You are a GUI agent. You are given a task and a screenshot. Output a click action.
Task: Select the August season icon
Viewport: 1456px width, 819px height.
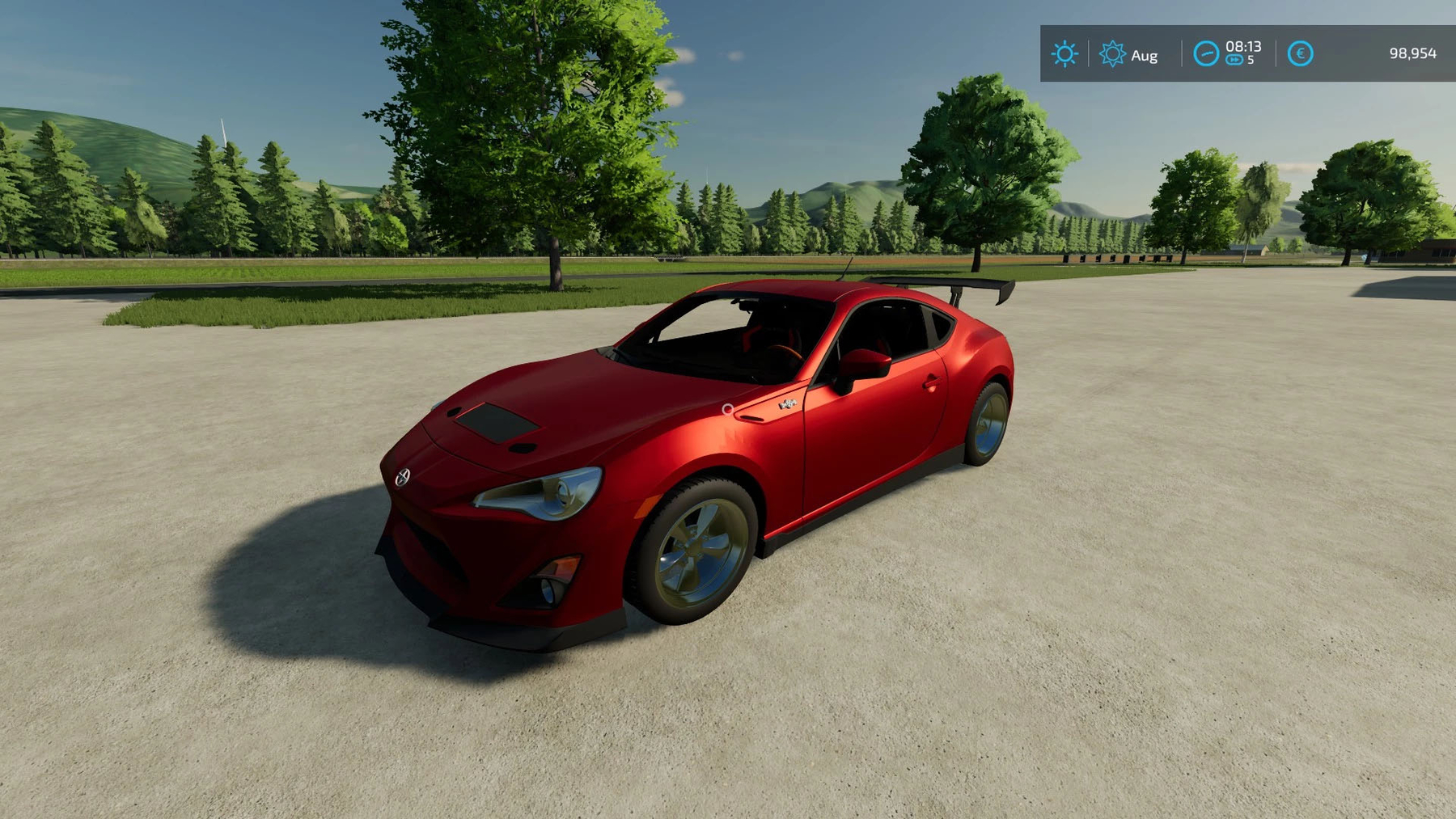[x=1112, y=54]
